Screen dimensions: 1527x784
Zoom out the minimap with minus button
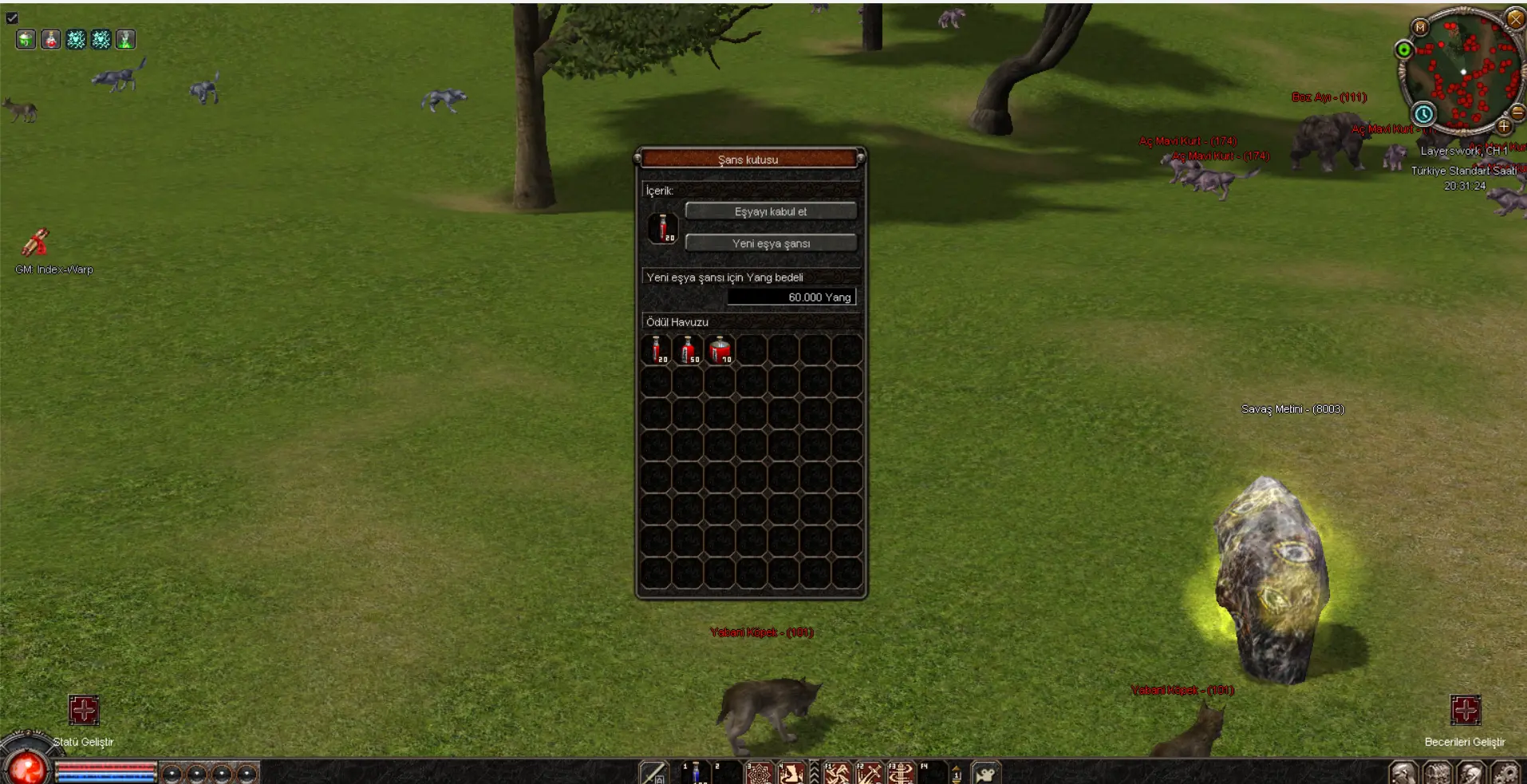tap(1517, 112)
